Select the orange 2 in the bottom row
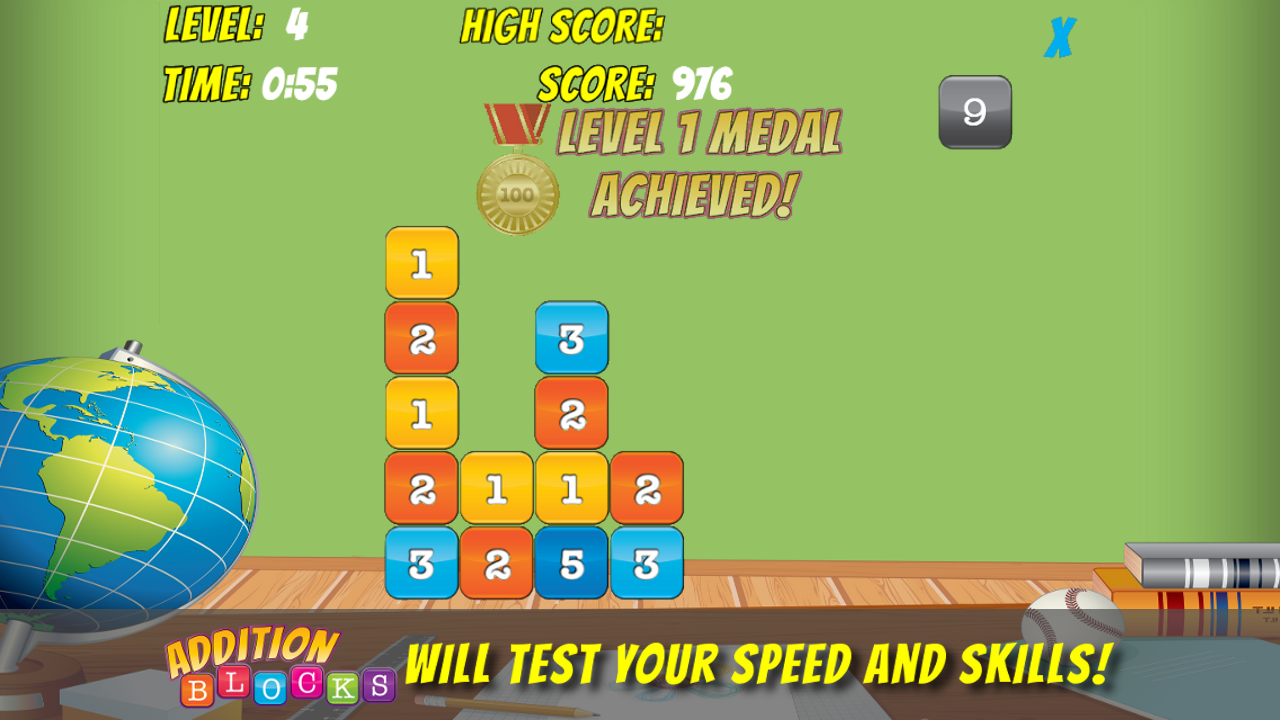The height and width of the screenshot is (720, 1280). pyautogui.click(x=497, y=565)
